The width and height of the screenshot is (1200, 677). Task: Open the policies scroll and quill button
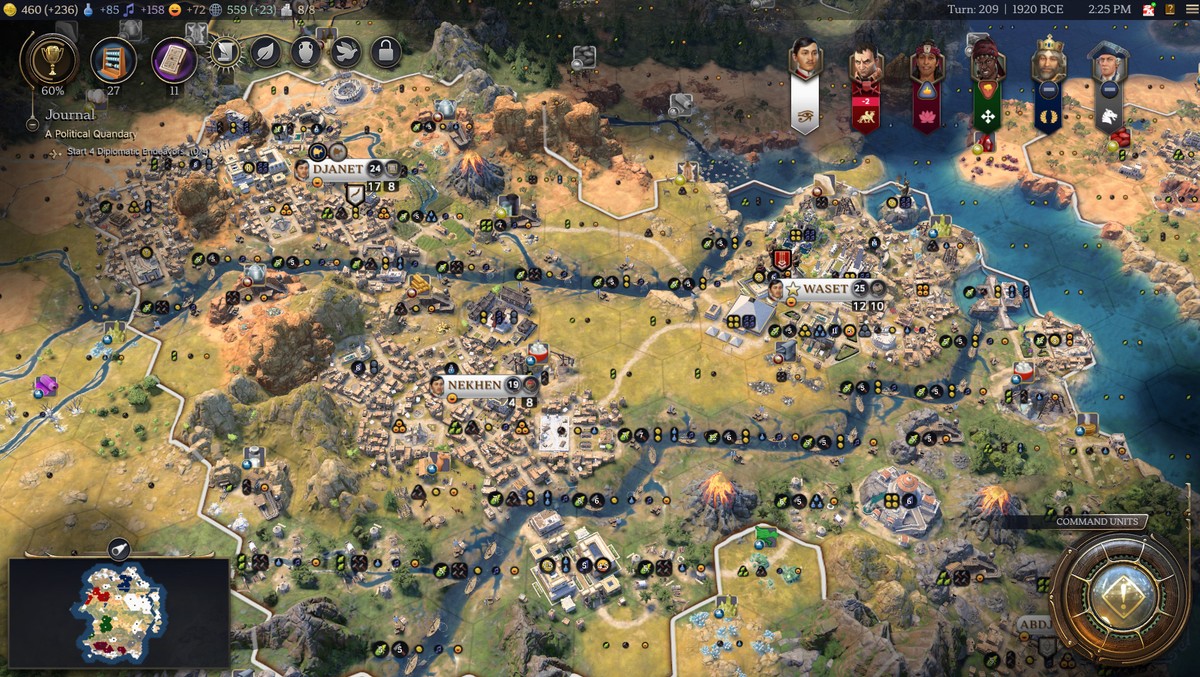(x=224, y=51)
